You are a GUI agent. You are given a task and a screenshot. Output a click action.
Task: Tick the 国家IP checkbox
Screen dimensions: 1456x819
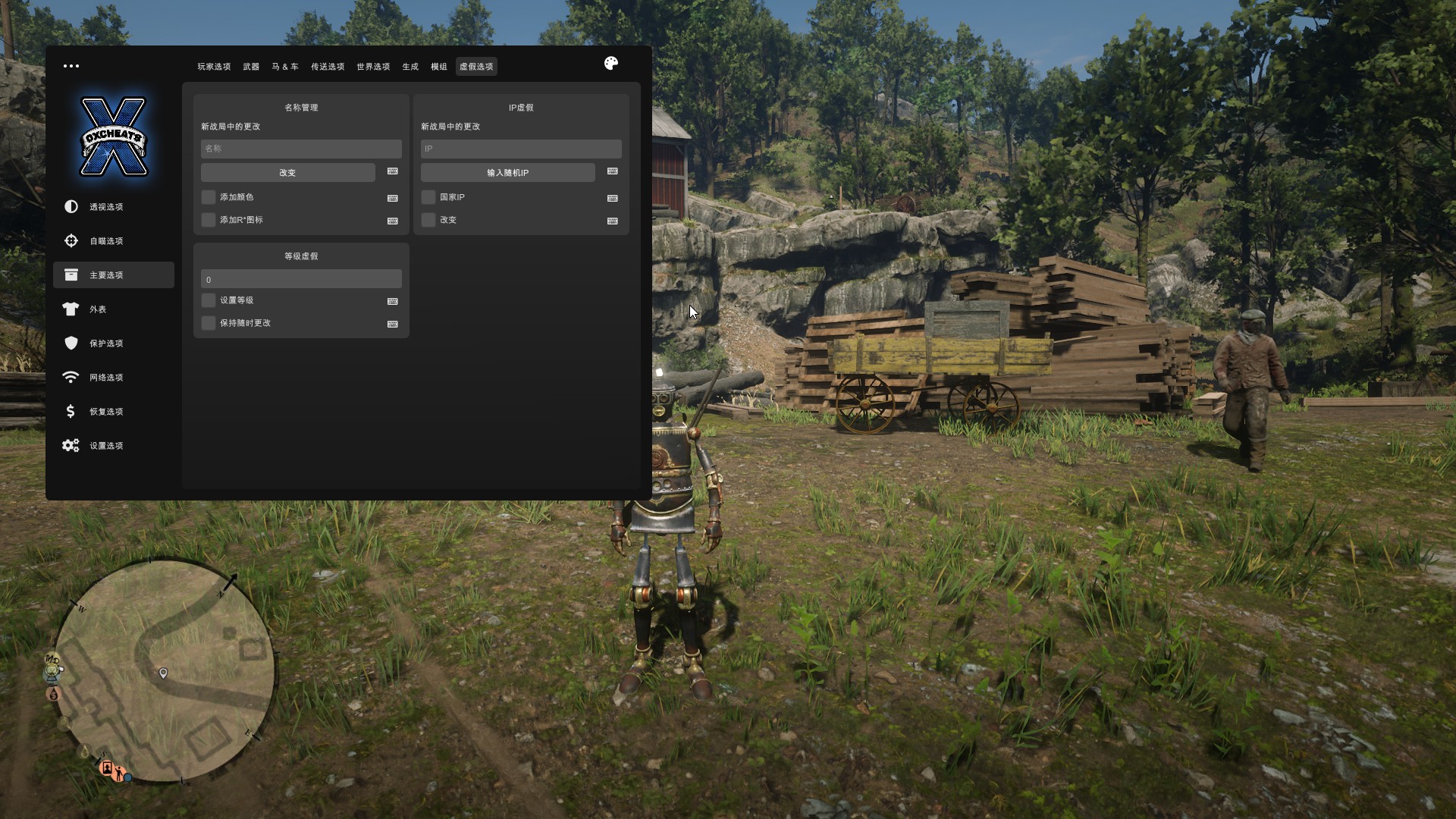(428, 197)
